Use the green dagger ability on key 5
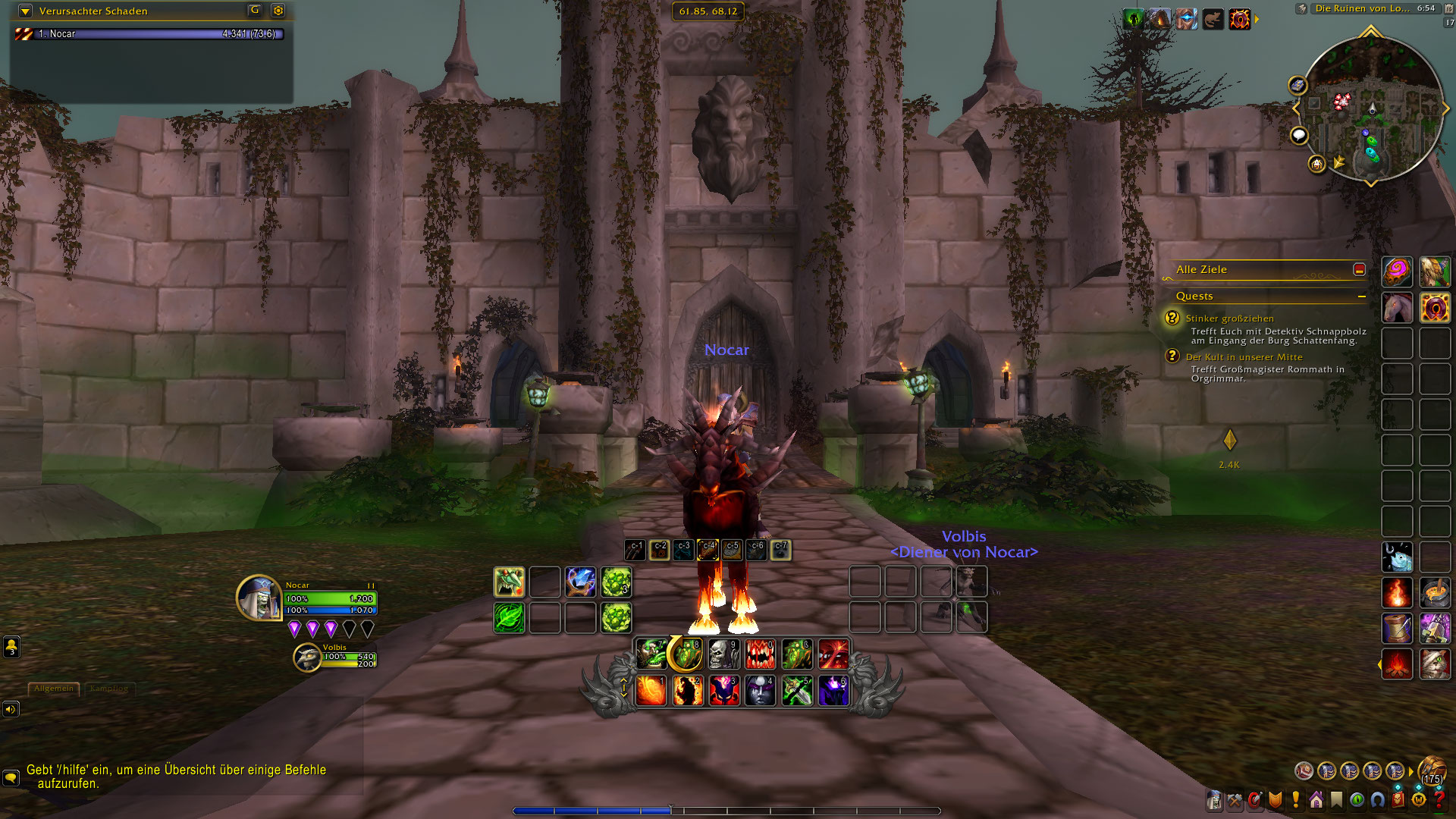 pos(797,691)
